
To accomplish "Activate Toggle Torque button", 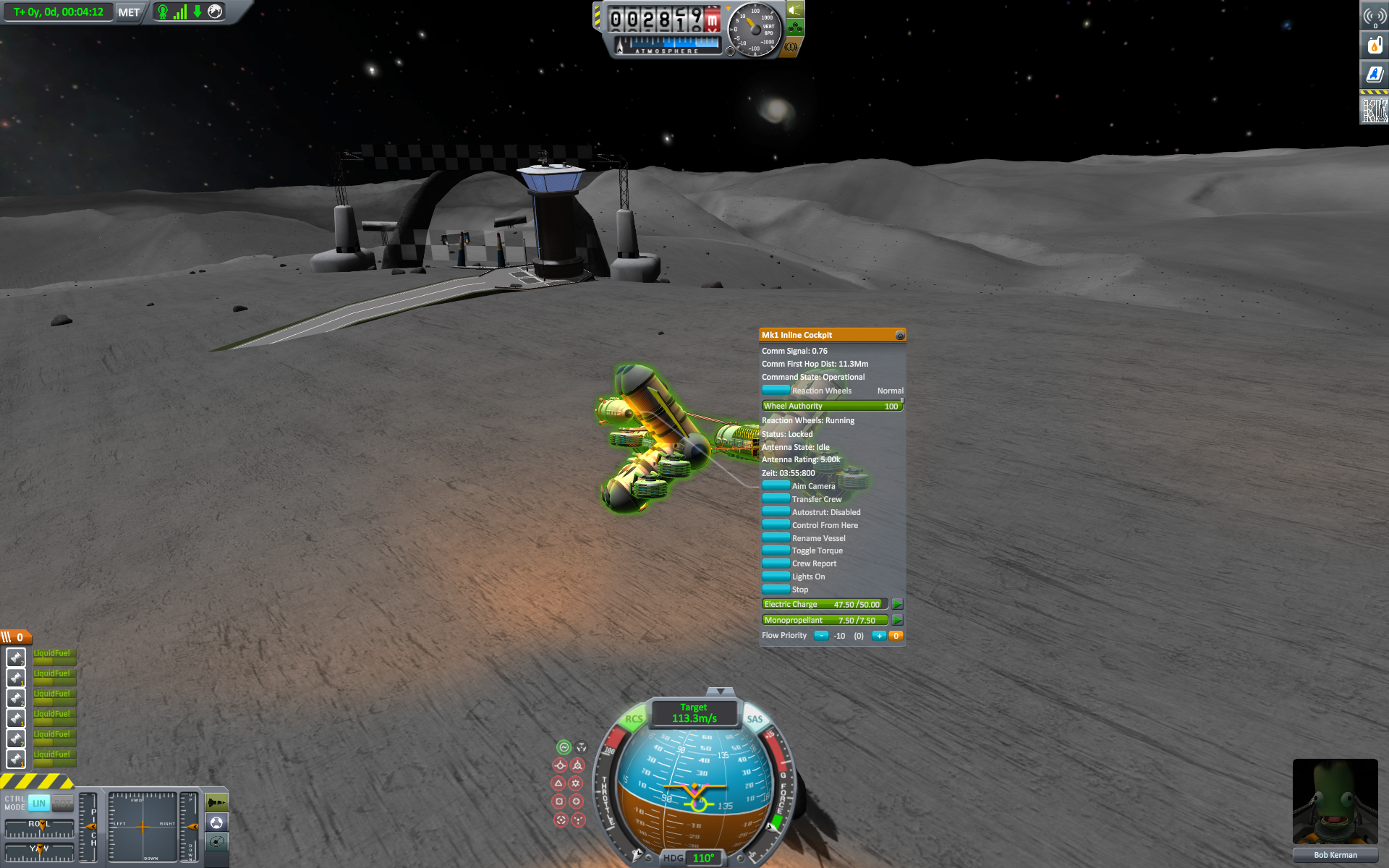I will click(x=776, y=550).
